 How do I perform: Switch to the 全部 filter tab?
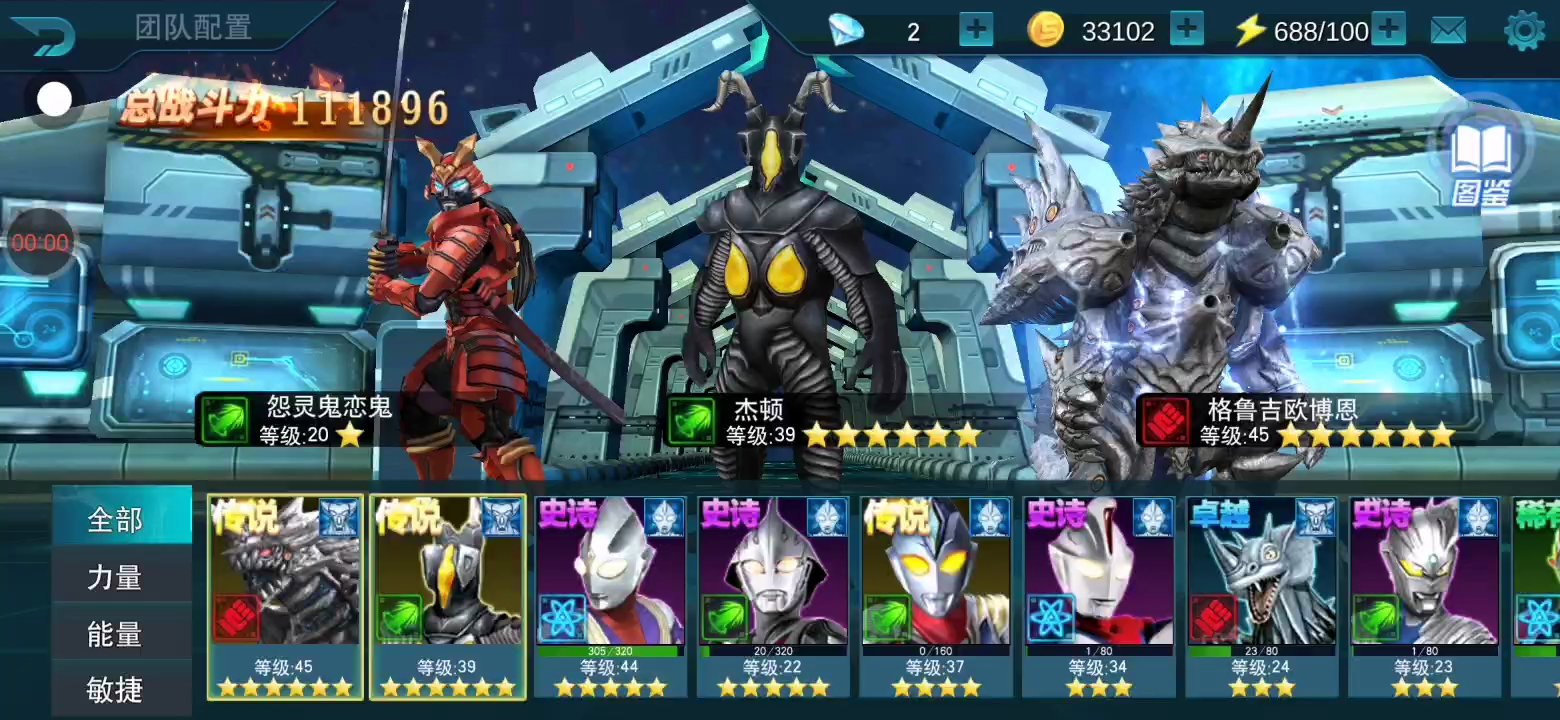116,520
